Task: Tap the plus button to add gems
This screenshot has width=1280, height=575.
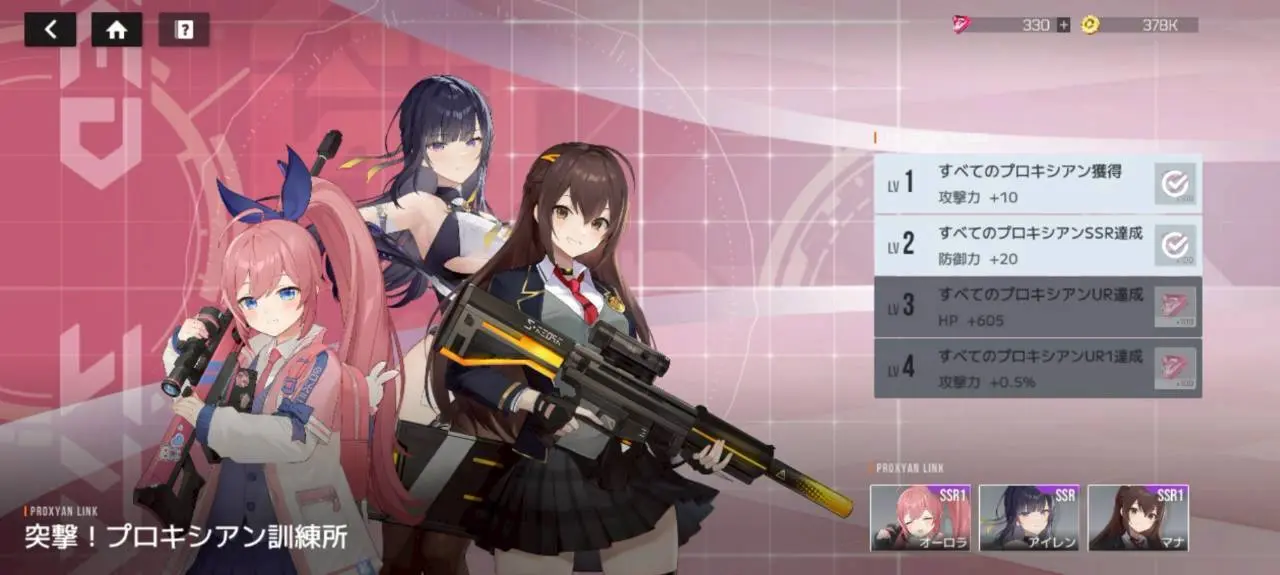Action: tap(1063, 25)
